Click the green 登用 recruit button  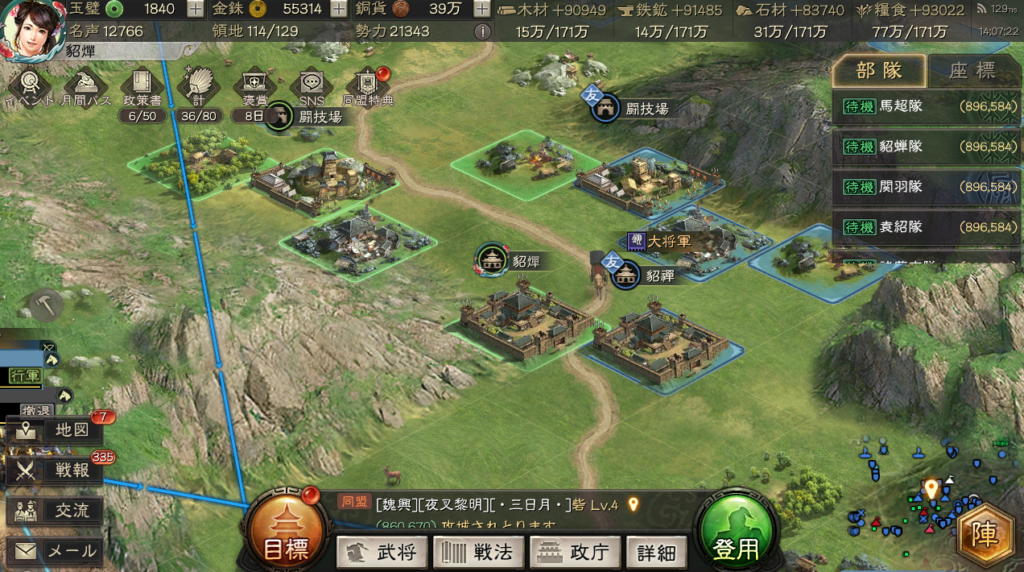[737, 536]
